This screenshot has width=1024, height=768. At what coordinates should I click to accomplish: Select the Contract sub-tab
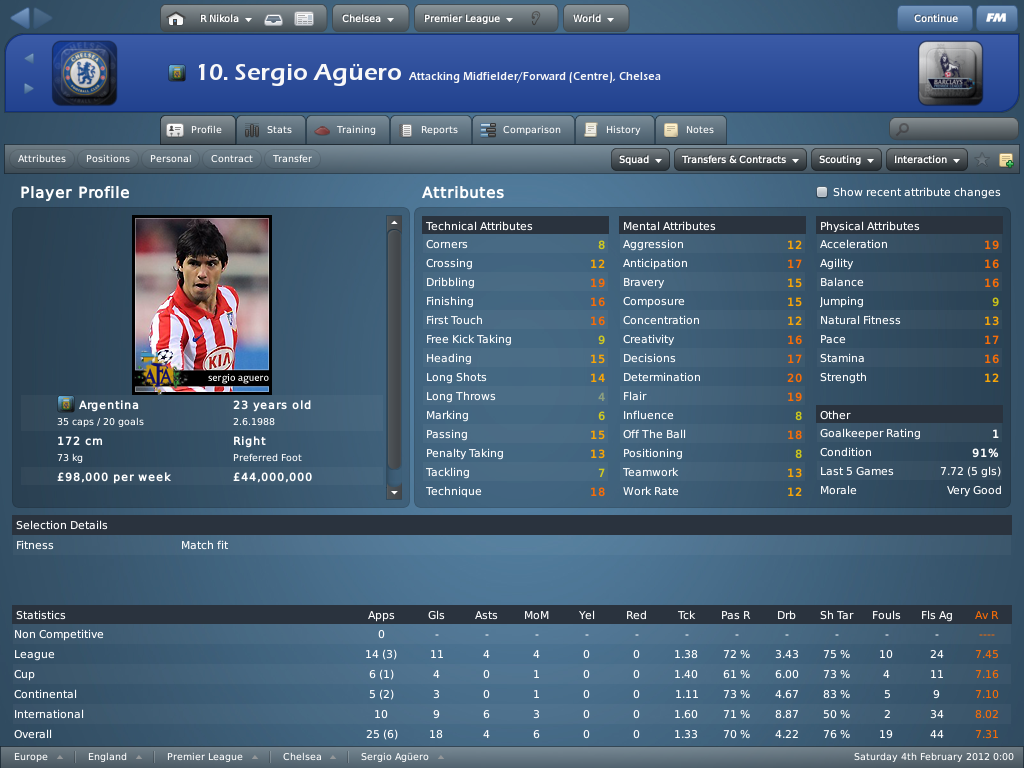point(232,159)
